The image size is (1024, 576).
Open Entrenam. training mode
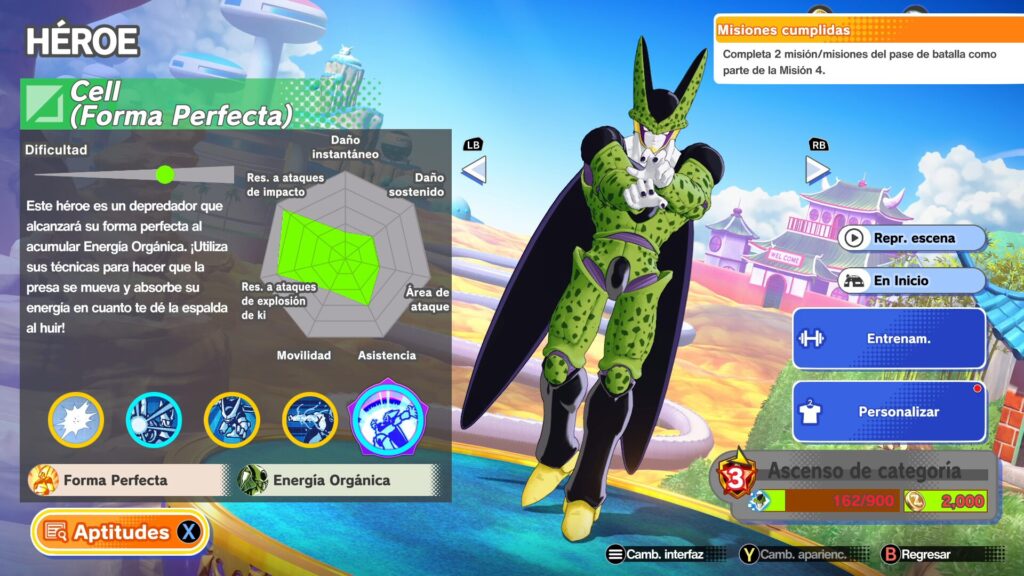(x=889, y=338)
